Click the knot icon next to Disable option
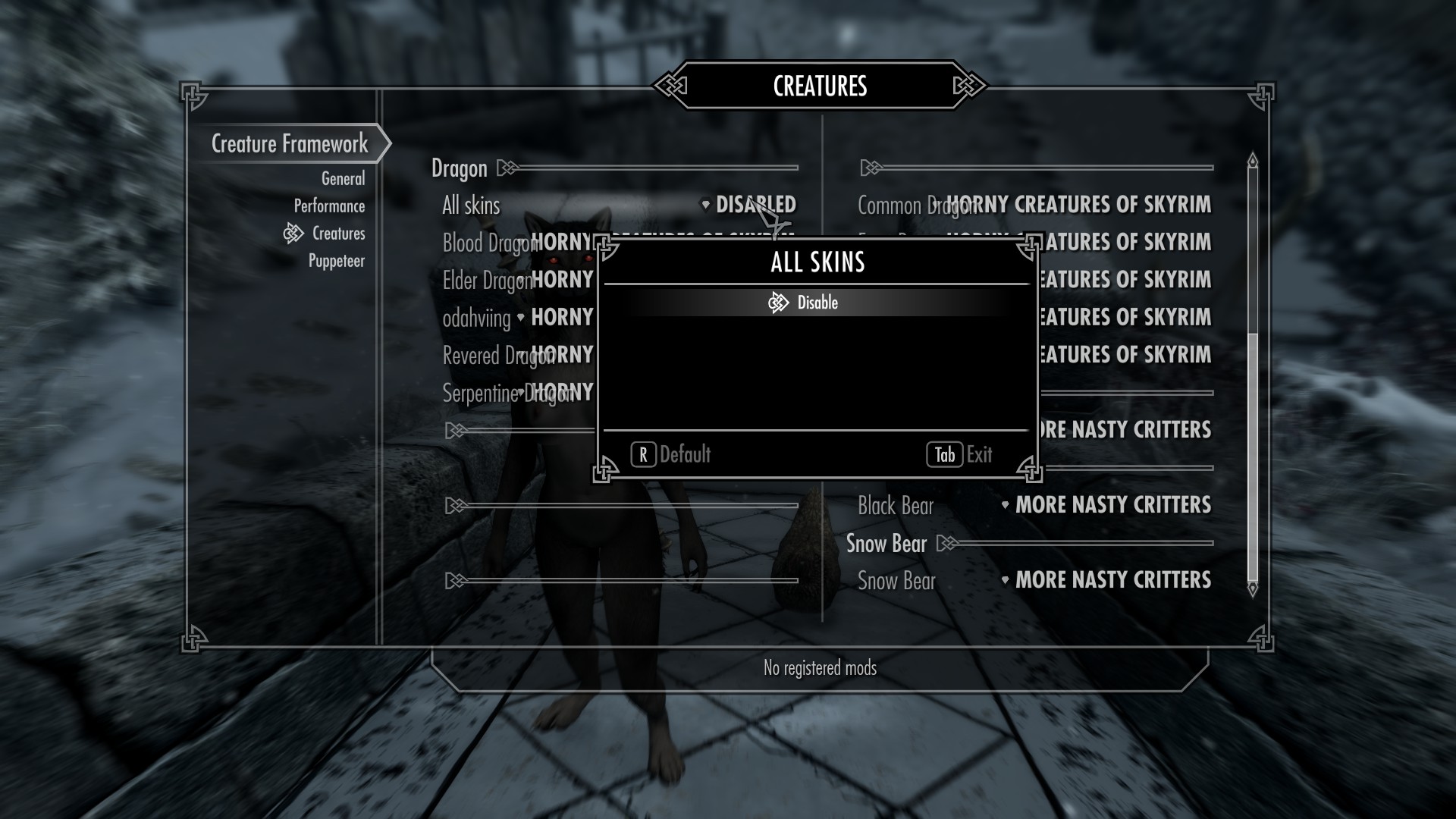The image size is (1456, 819). [779, 302]
